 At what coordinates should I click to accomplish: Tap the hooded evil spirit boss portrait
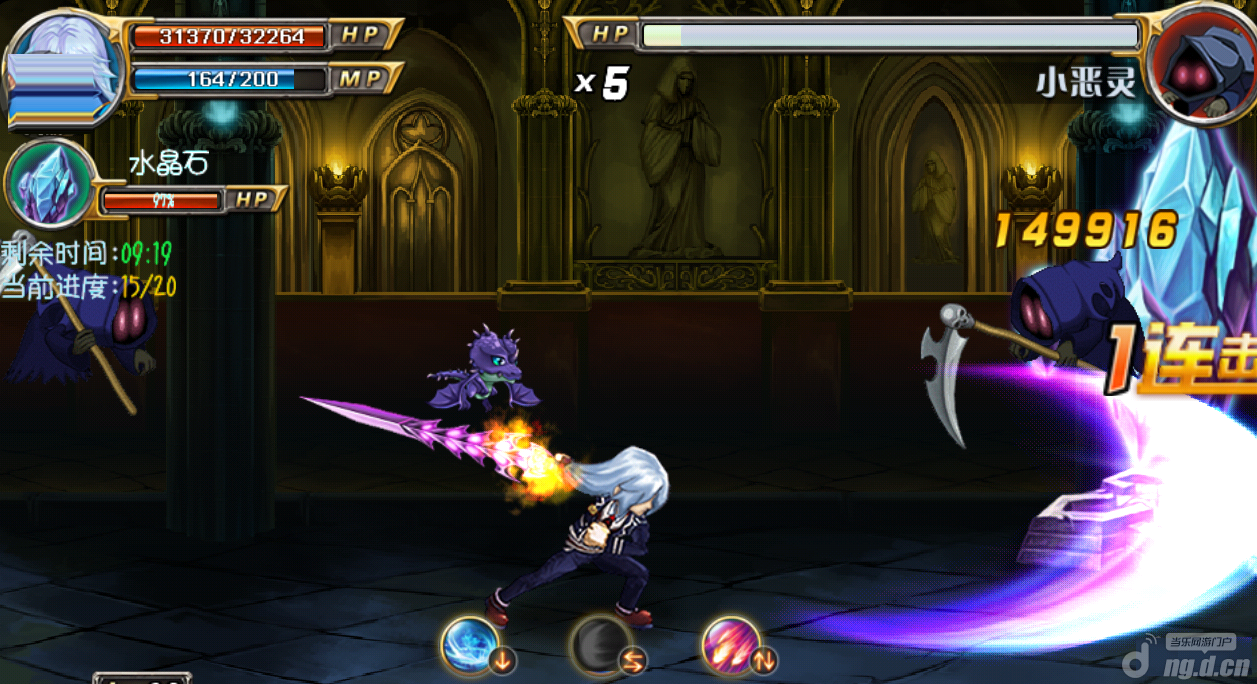pyautogui.click(x=1200, y=60)
